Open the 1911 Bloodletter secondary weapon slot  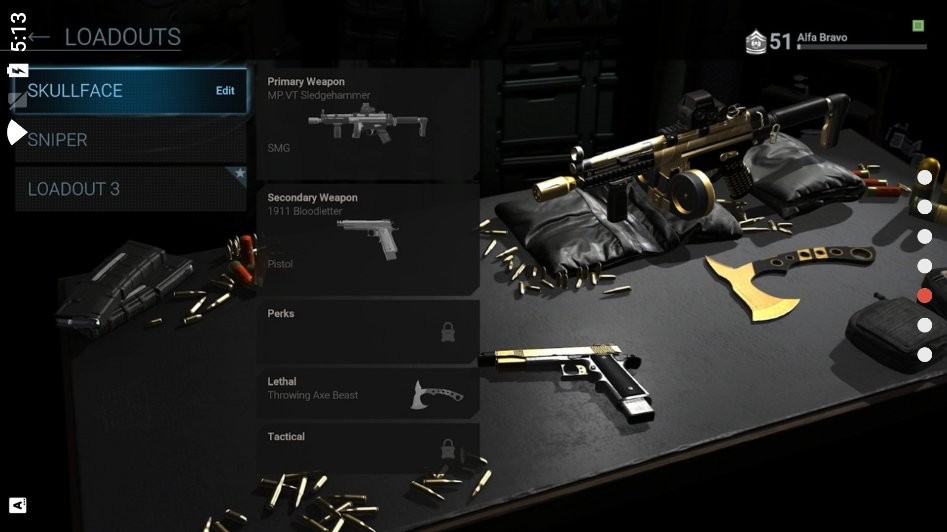coord(367,239)
